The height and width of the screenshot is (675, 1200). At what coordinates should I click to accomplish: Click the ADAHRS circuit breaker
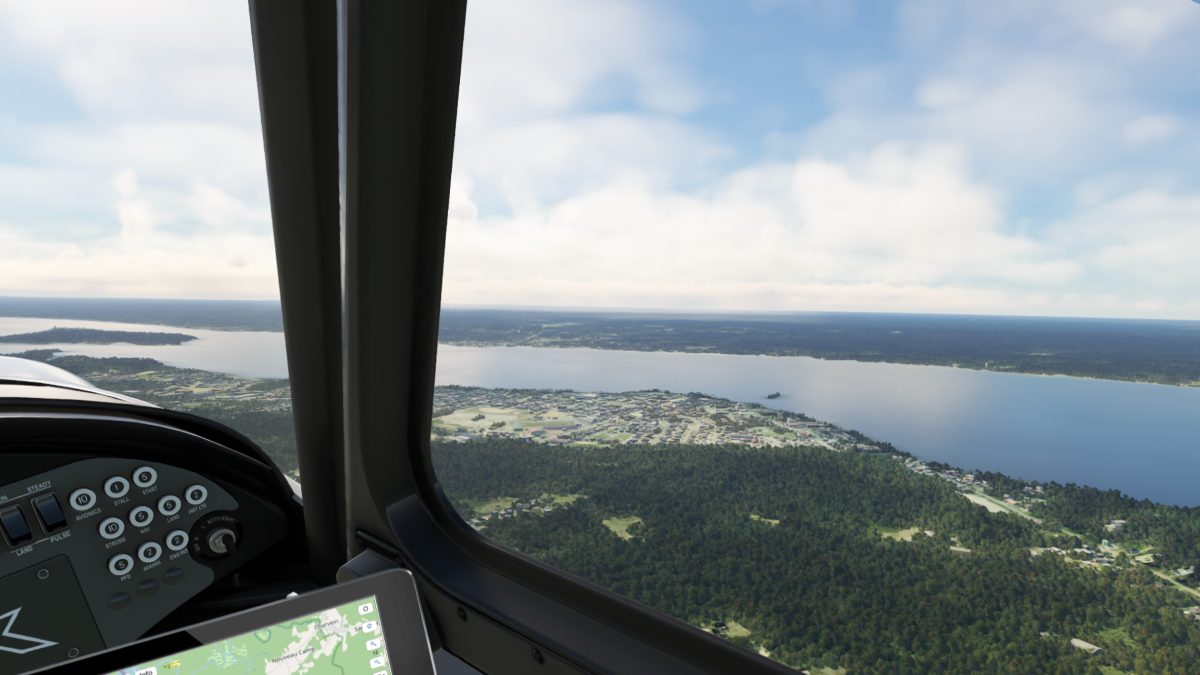(x=150, y=552)
